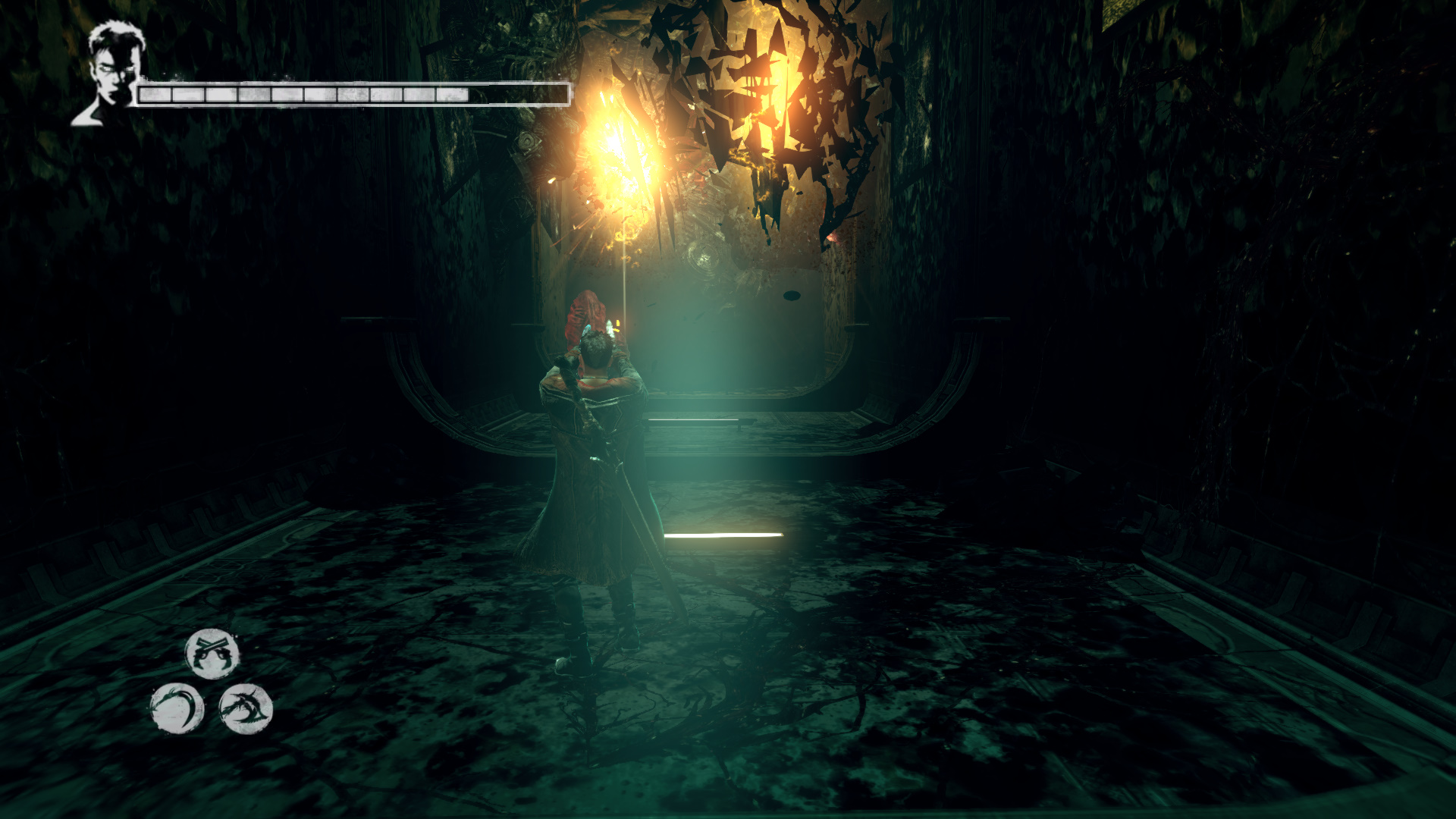Screen dimensions: 1456x819
Task: Choose the Osiris scythe weapon icon
Action: (x=177, y=708)
